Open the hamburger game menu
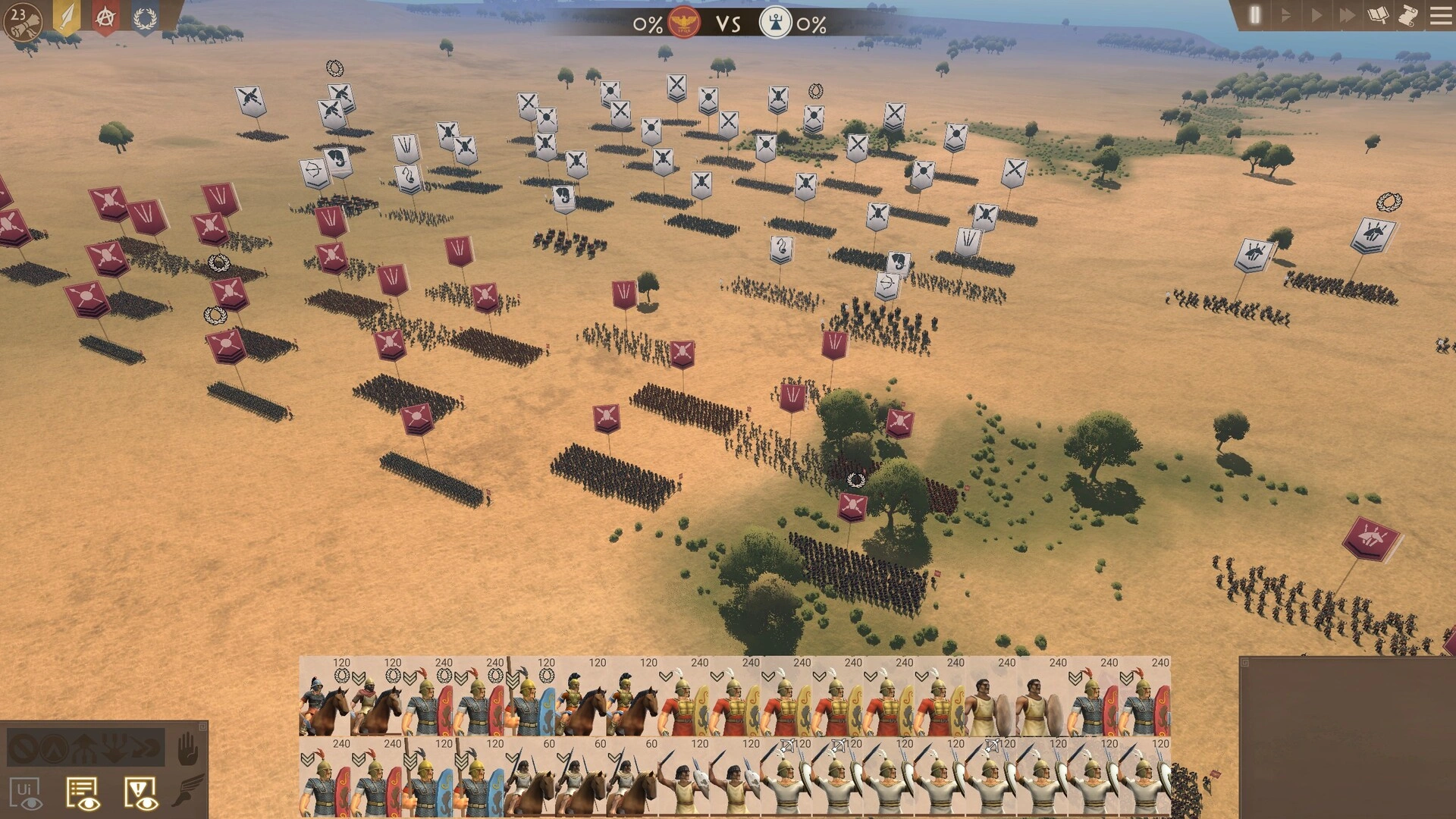This screenshot has height=819, width=1456. coord(1440,14)
